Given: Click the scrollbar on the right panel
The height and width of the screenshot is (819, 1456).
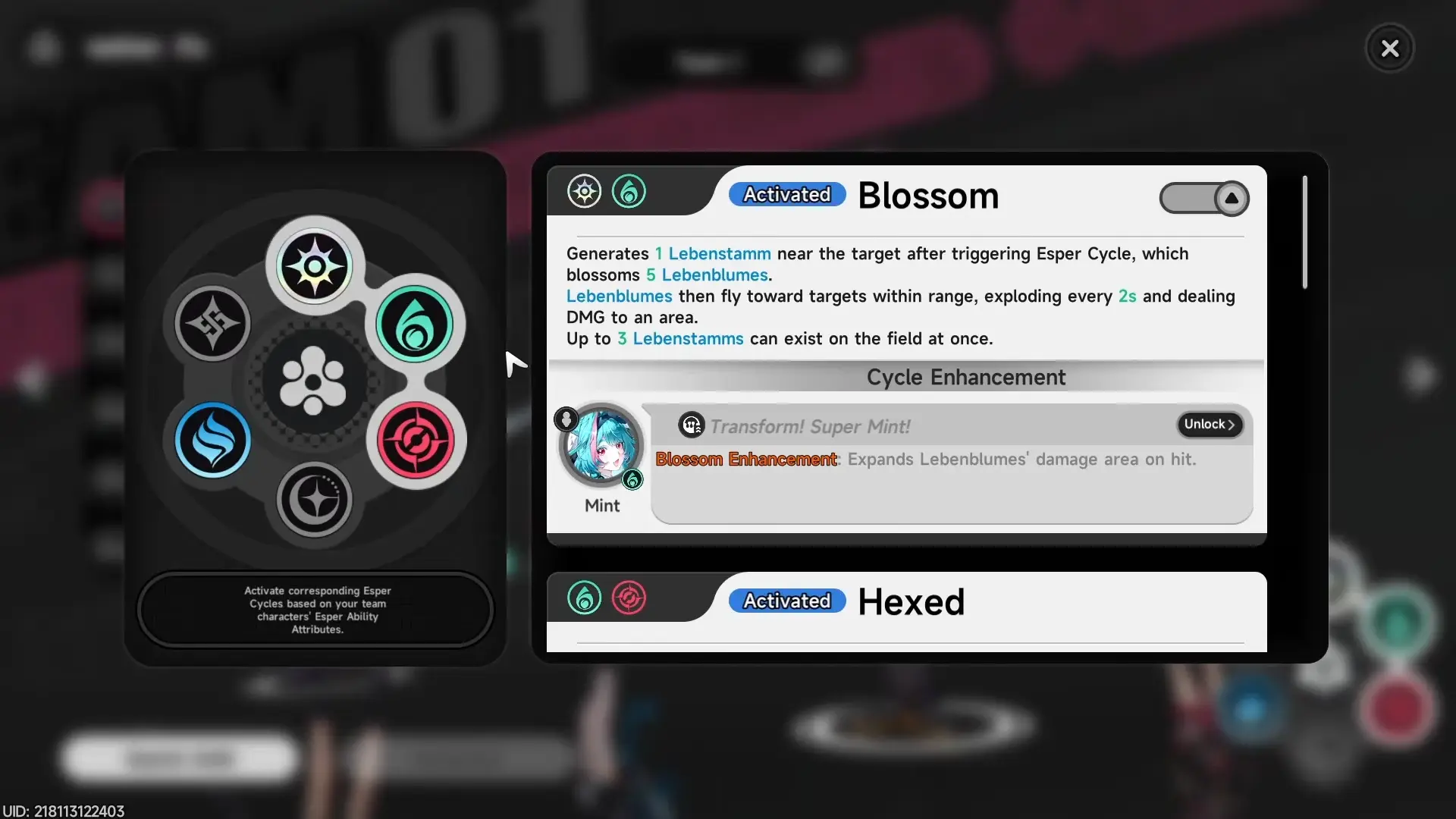Looking at the screenshot, I should pyautogui.click(x=1304, y=231).
